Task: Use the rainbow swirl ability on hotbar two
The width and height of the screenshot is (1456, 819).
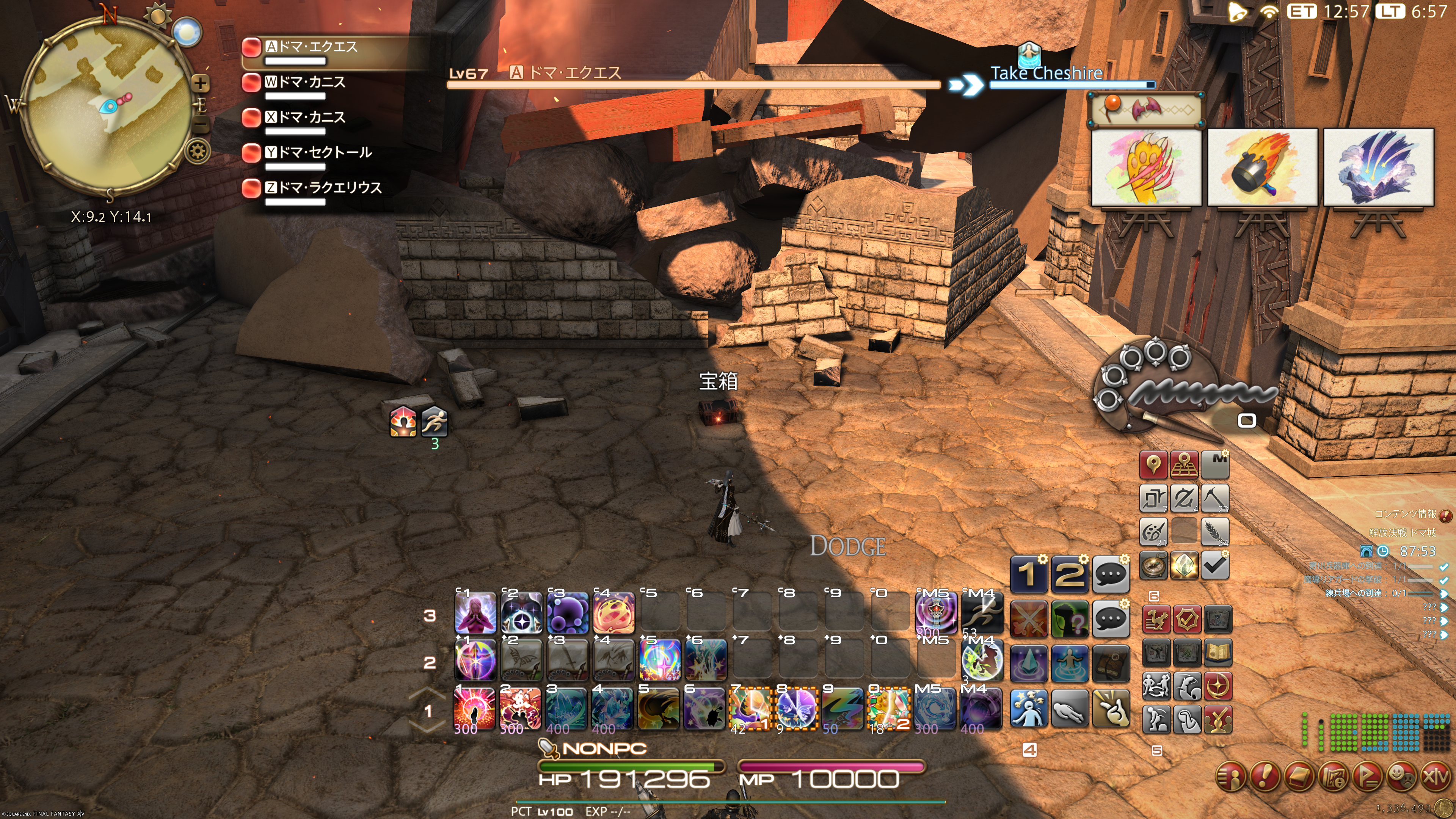Action: point(659,660)
